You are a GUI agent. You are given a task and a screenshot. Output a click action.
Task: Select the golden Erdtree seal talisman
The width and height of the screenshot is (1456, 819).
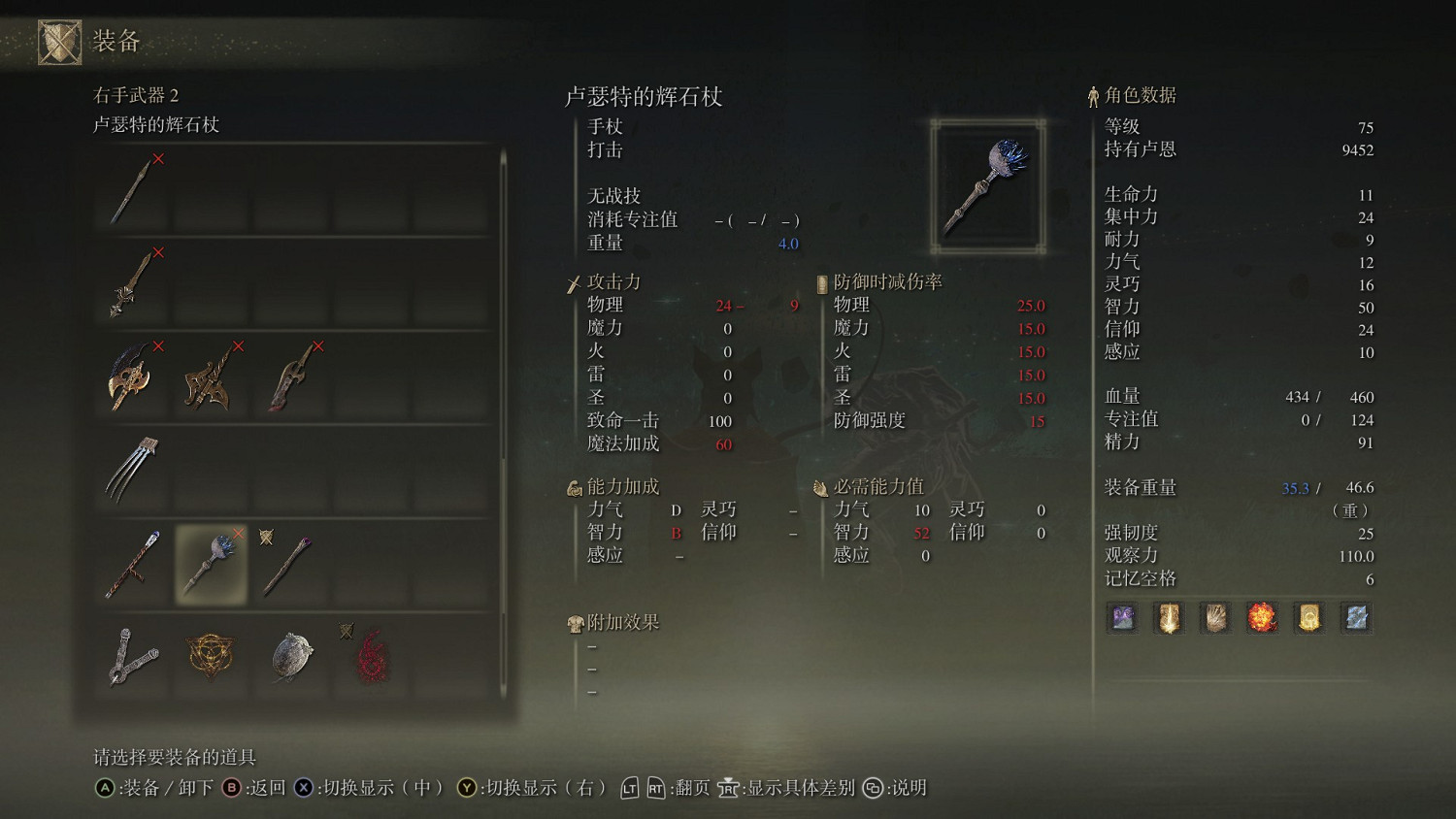(211, 658)
